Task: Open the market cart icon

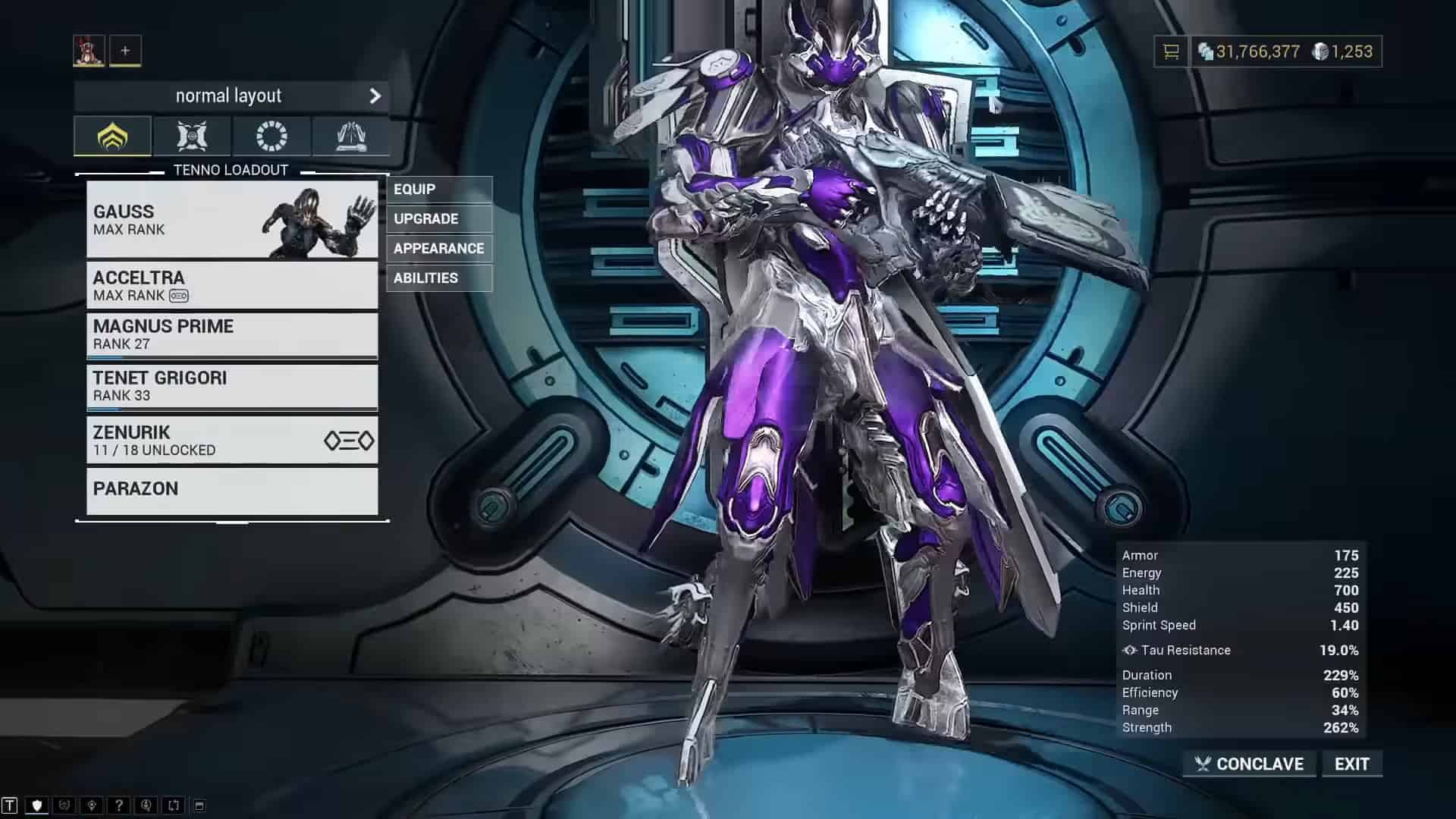Action: pos(1172,52)
